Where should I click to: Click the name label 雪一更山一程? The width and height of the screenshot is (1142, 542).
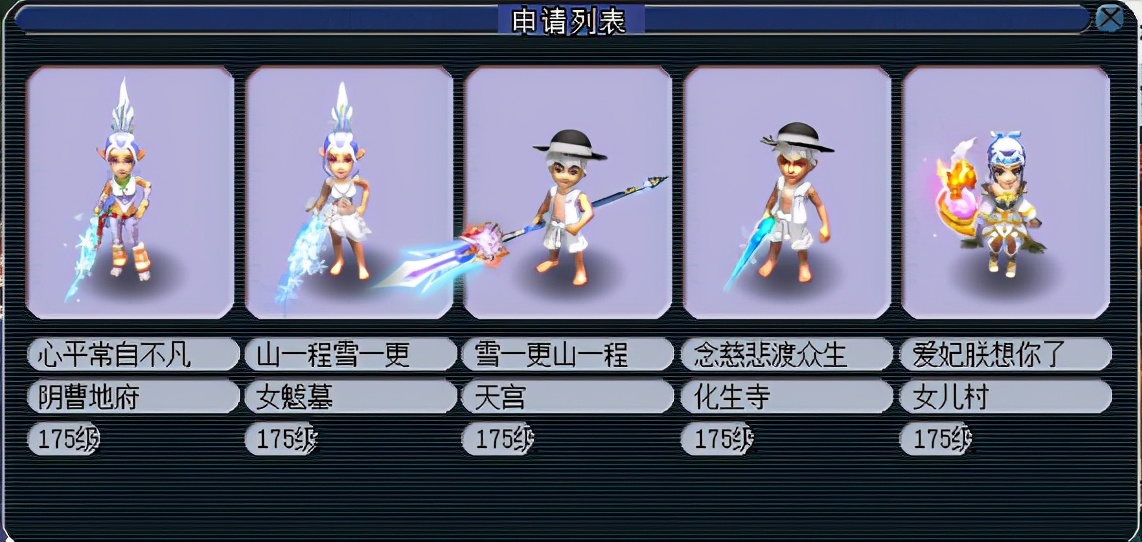[568, 354]
